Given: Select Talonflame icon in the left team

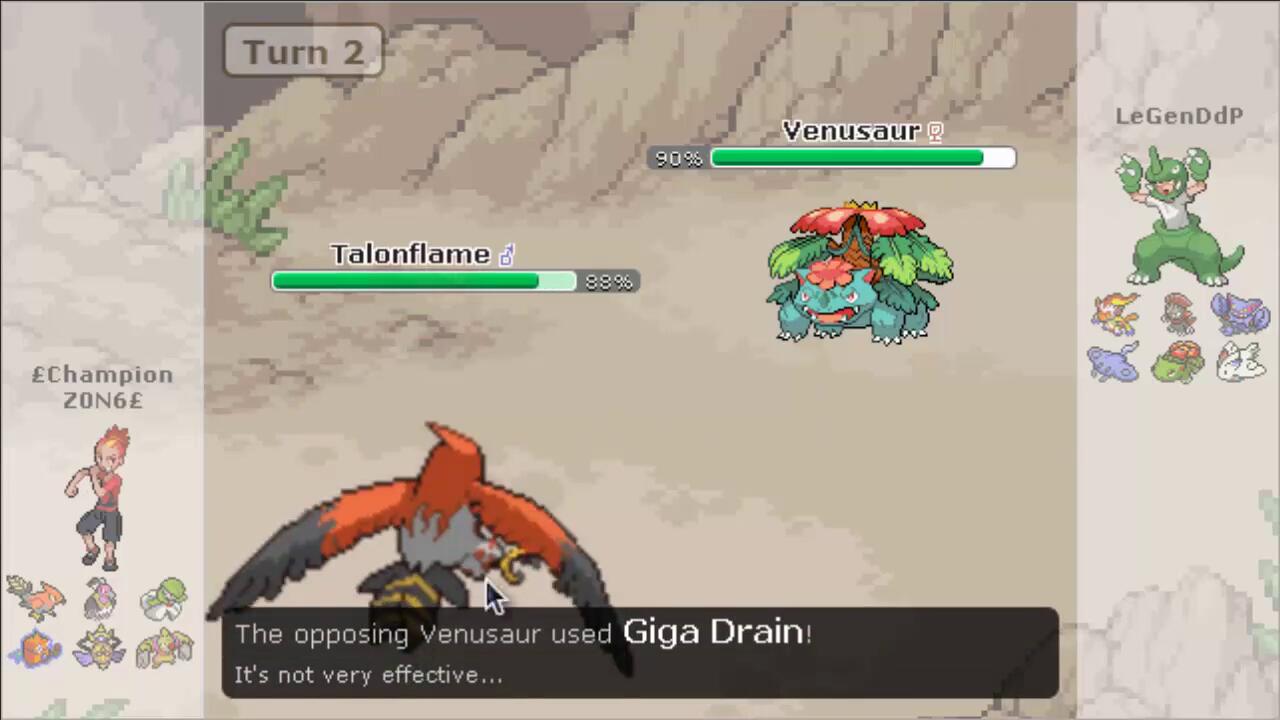Looking at the screenshot, I should (x=36, y=597).
